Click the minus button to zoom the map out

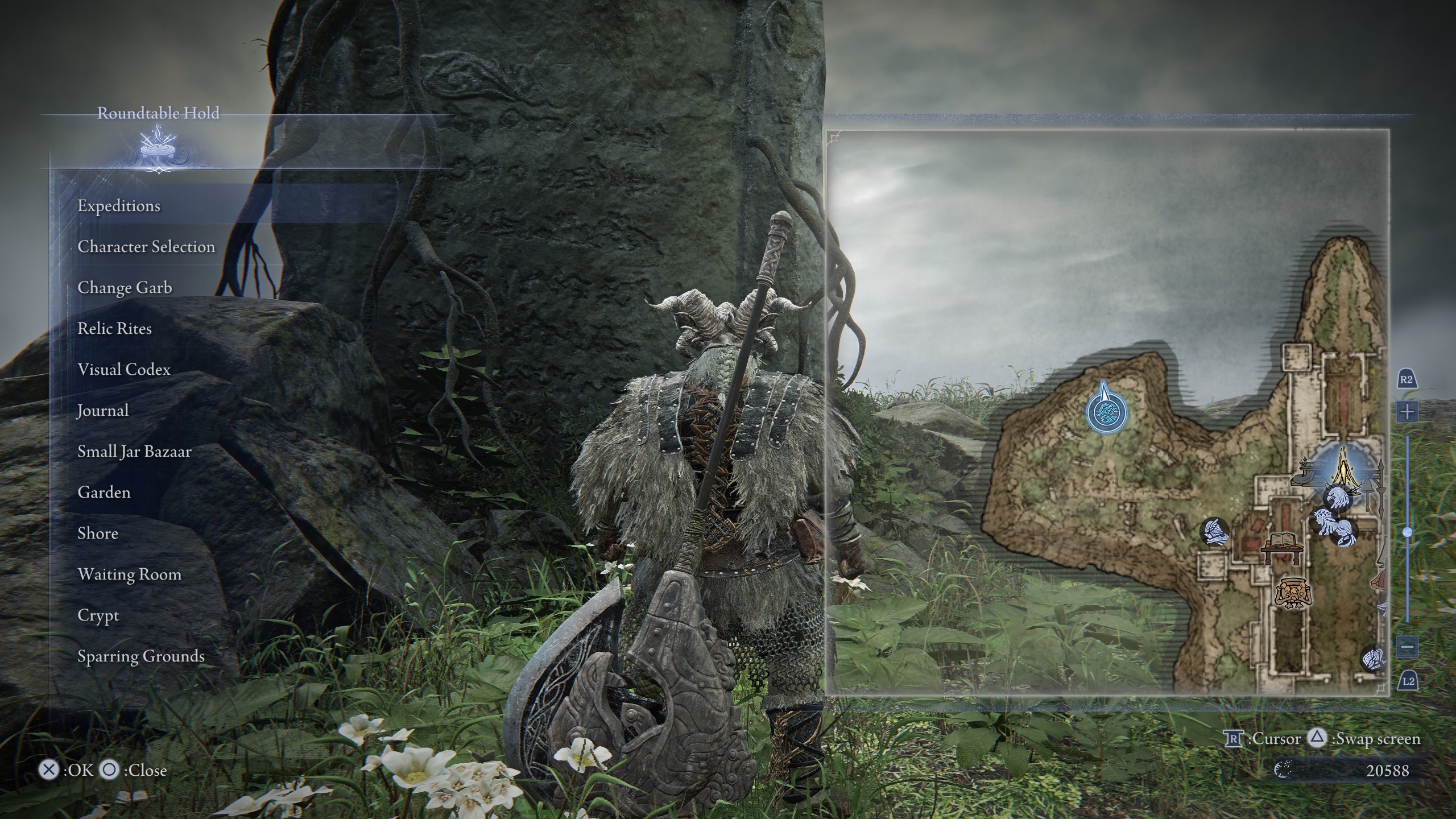(x=1409, y=647)
